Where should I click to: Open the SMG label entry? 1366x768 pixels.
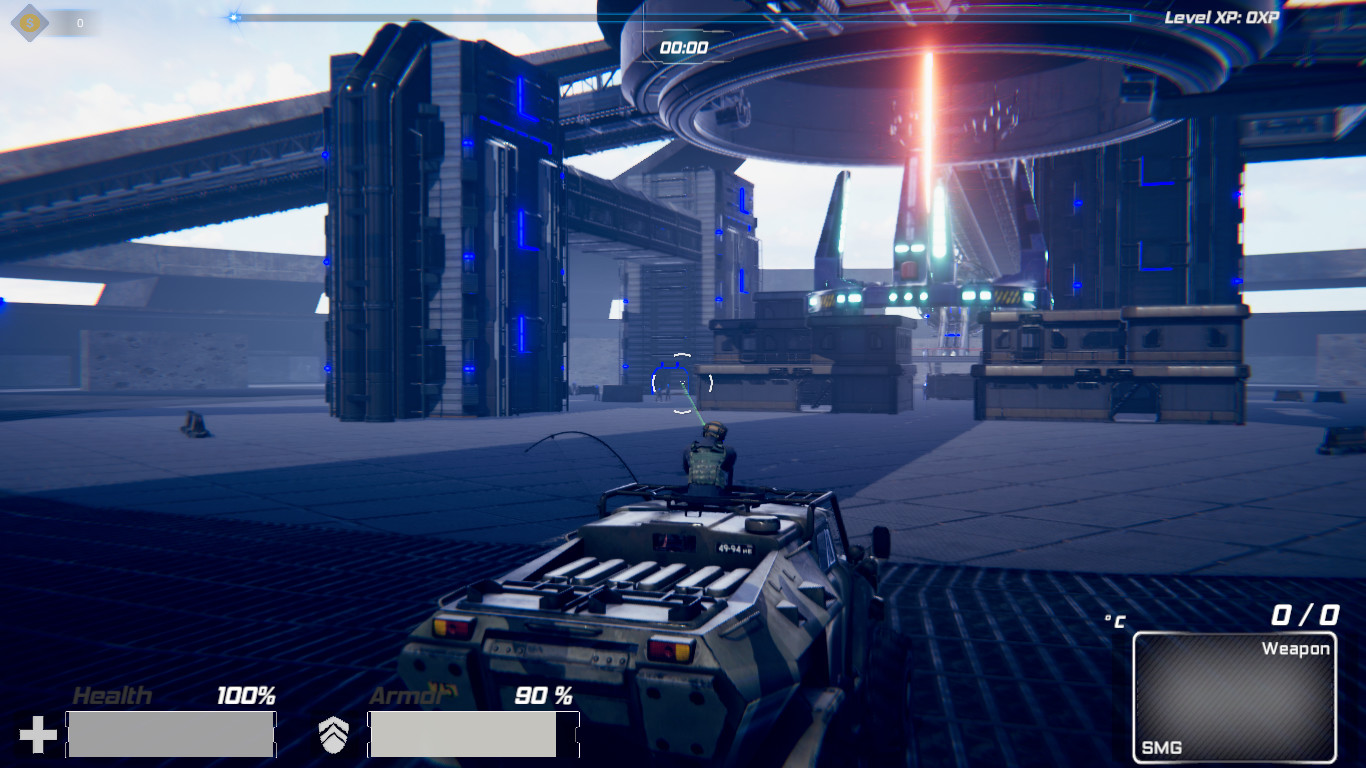point(1162,746)
